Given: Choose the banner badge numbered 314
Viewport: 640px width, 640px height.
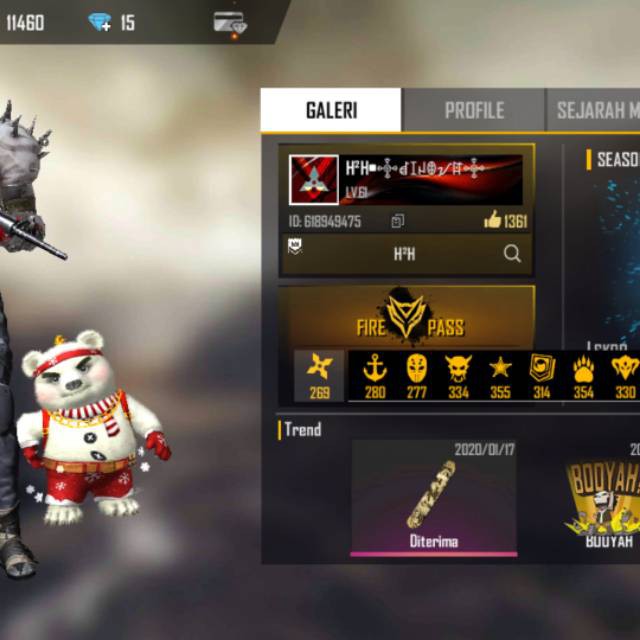Looking at the screenshot, I should click(x=542, y=375).
